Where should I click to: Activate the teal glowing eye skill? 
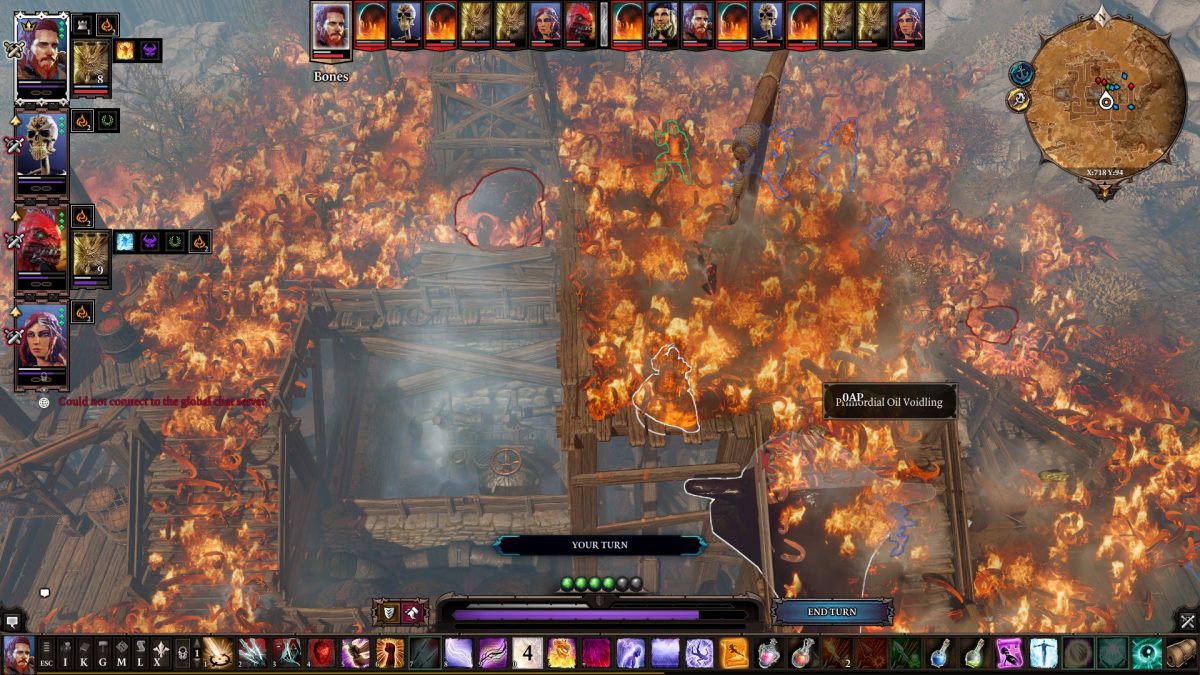coord(1146,653)
